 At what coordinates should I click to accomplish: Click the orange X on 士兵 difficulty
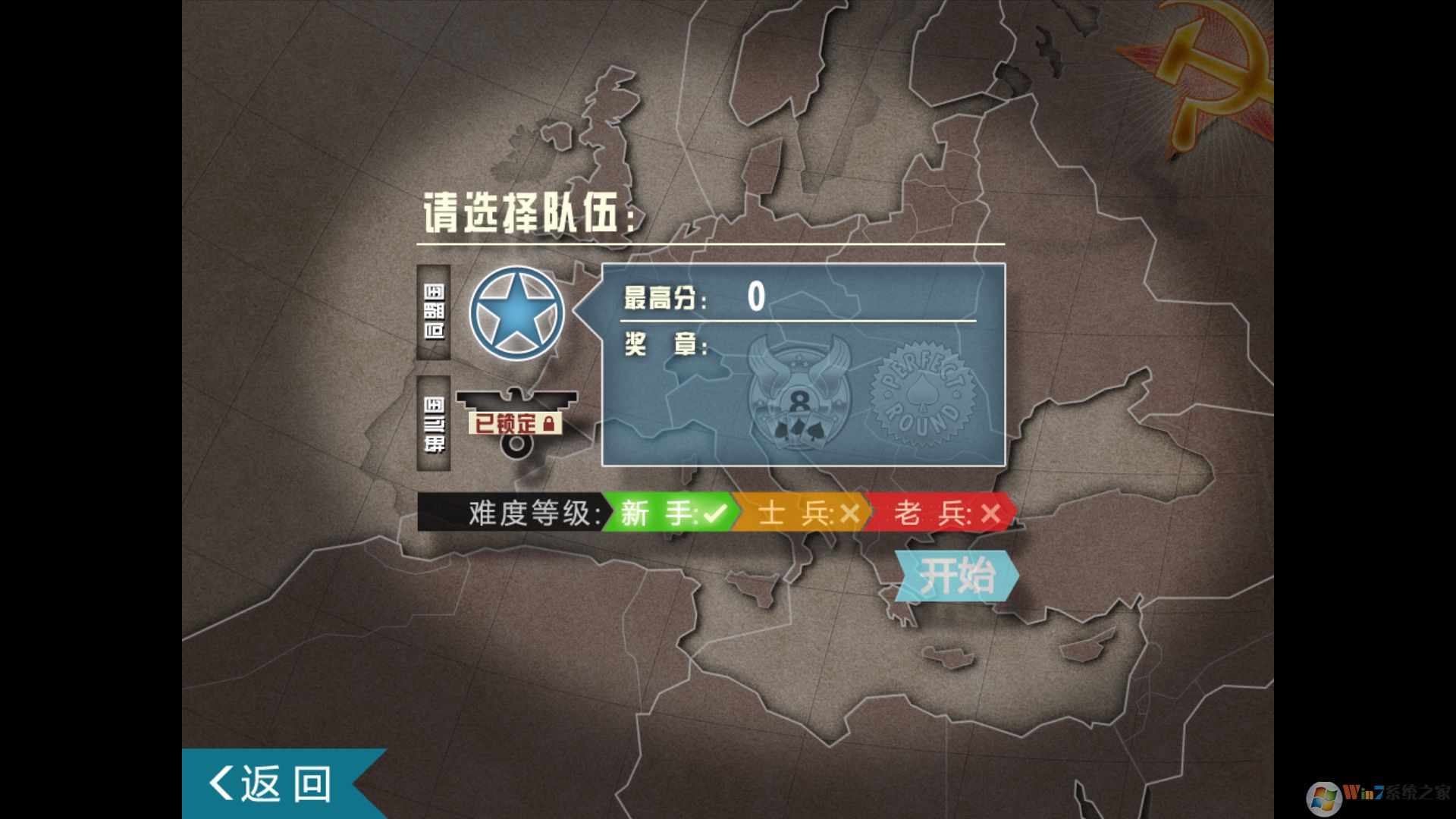(x=849, y=513)
